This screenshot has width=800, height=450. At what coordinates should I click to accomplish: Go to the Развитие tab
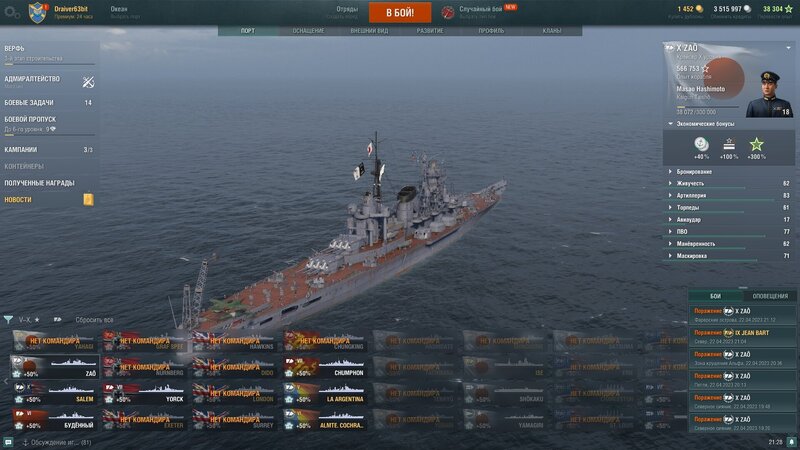pos(430,31)
